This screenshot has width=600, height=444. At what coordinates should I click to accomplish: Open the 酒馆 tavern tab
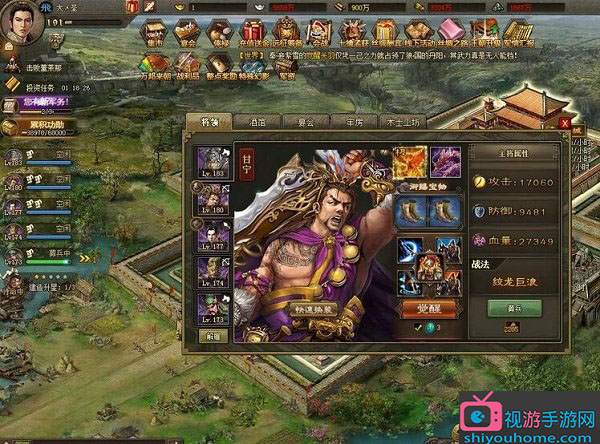(x=256, y=122)
